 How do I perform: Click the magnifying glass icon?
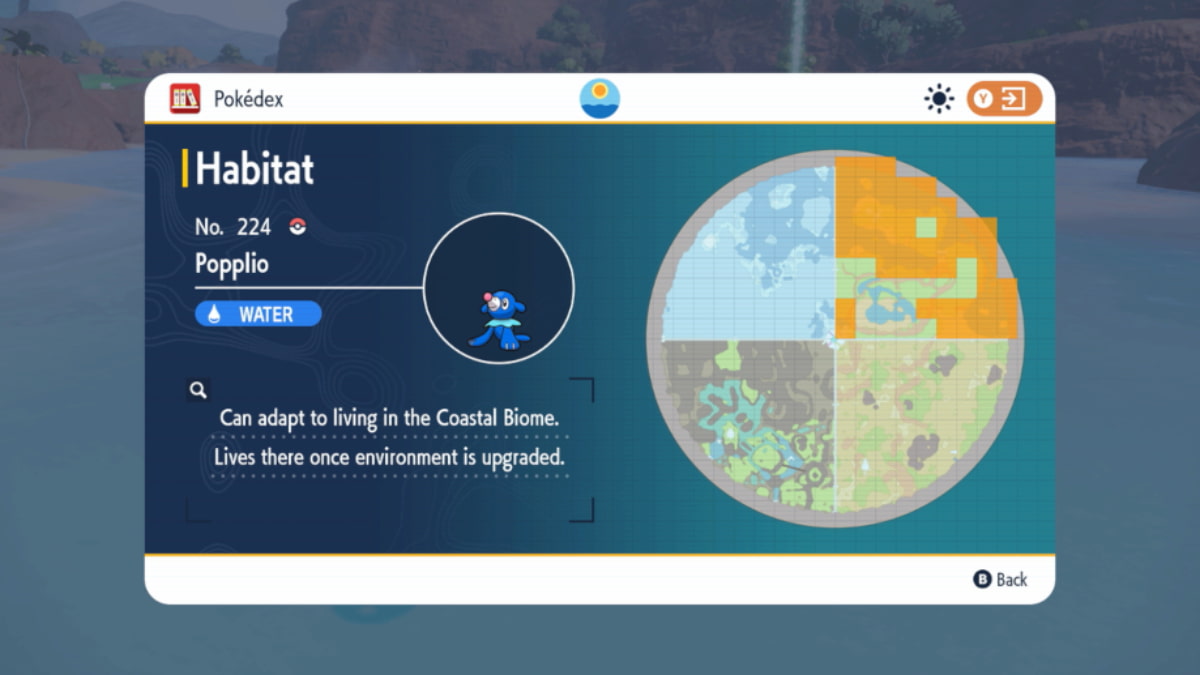(x=198, y=390)
